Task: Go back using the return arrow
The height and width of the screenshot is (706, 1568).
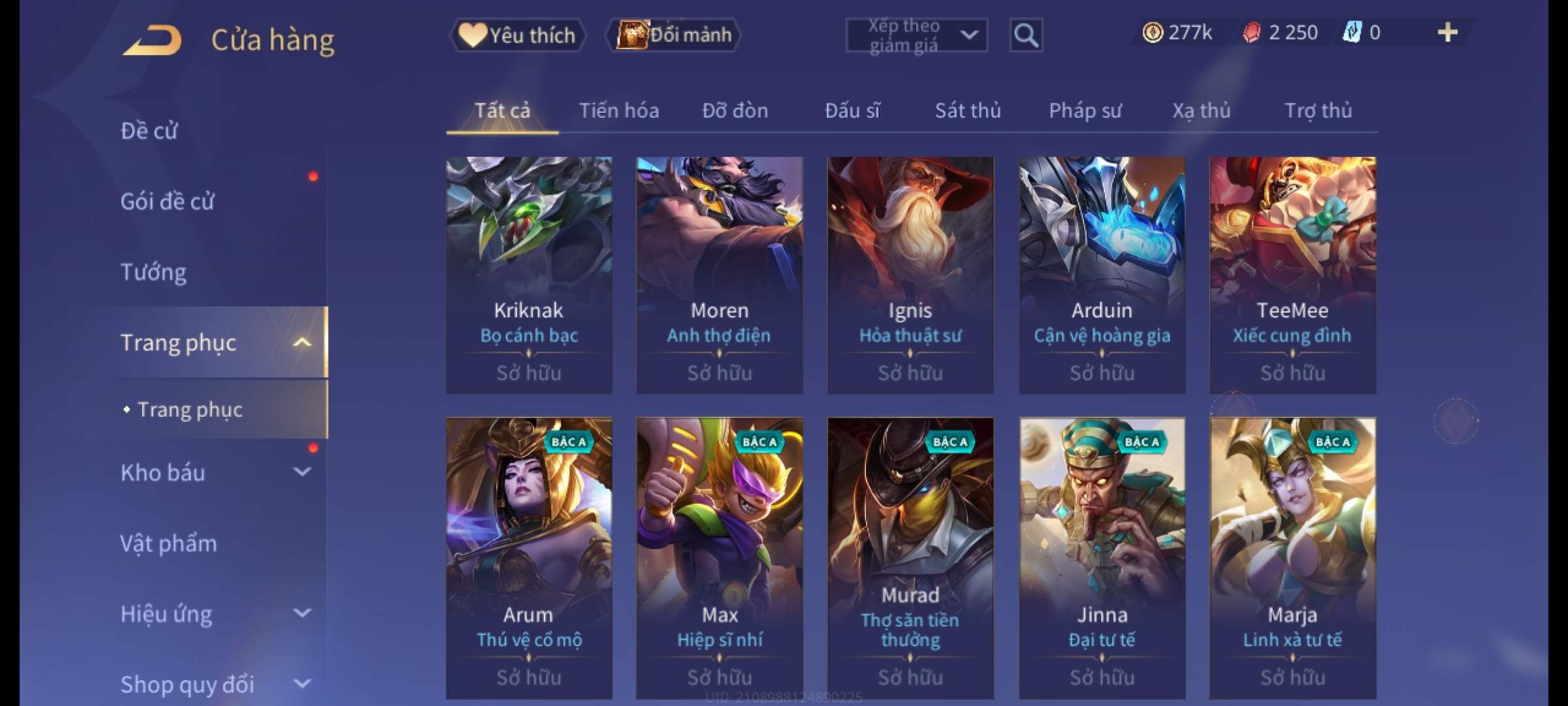Action: coord(152,39)
